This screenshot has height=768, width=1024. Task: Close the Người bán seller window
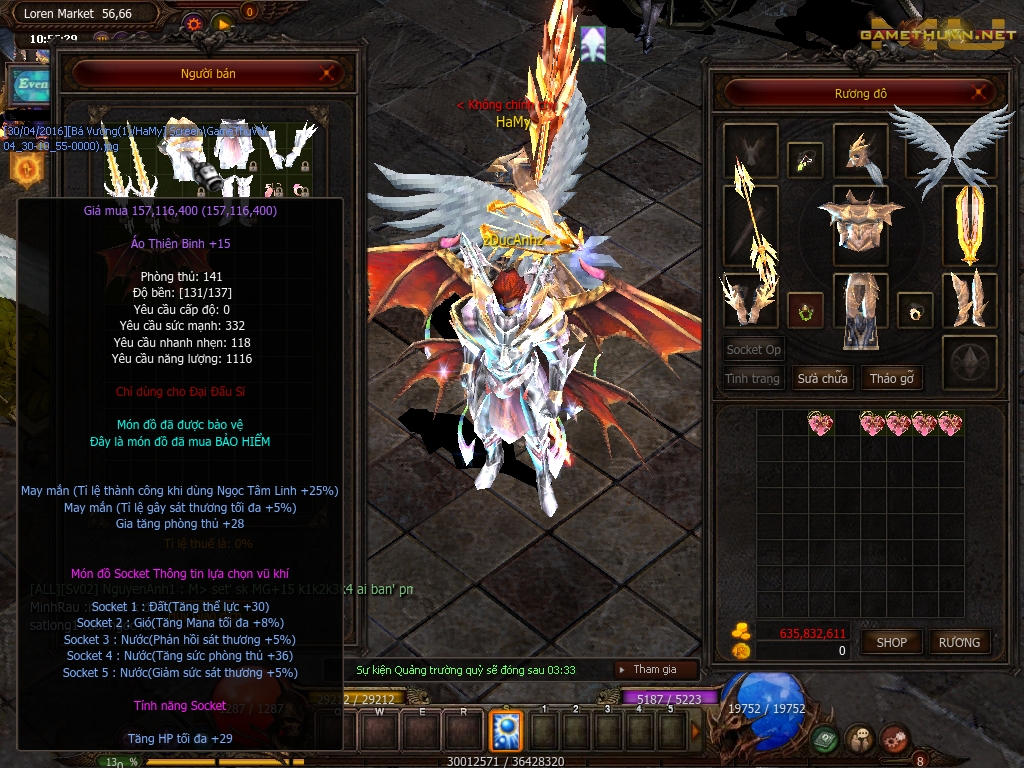[x=328, y=73]
